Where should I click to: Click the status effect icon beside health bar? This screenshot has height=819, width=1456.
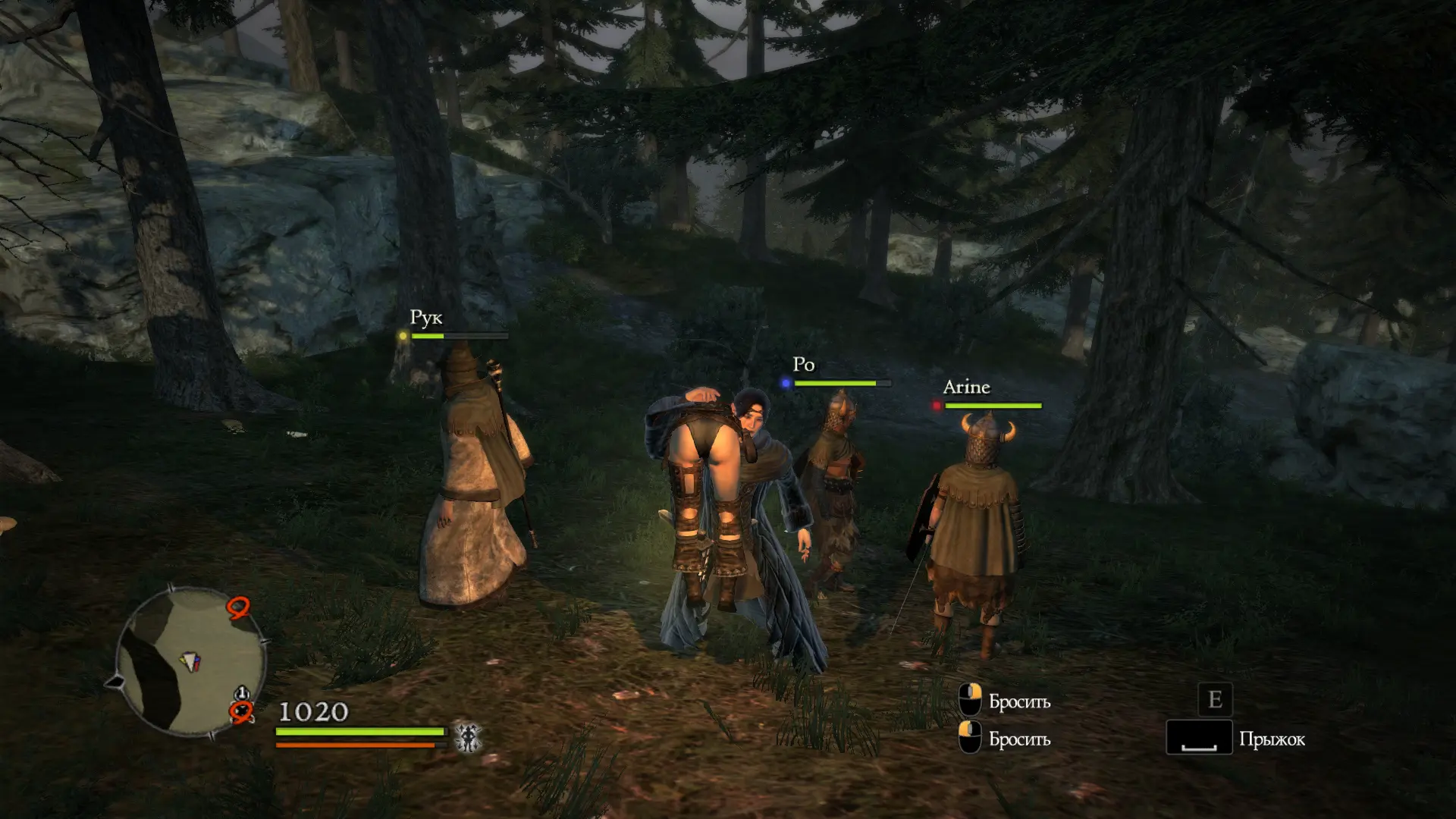(468, 737)
